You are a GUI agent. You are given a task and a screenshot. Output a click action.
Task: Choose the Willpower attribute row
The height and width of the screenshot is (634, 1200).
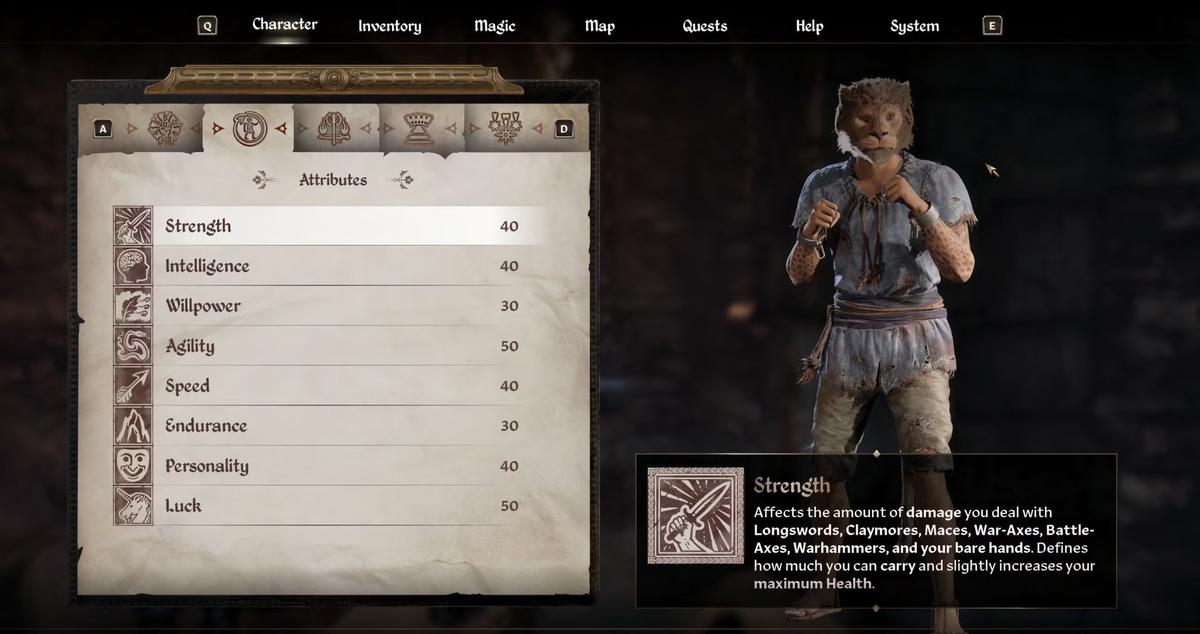pyautogui.click(x=330, y=306)
